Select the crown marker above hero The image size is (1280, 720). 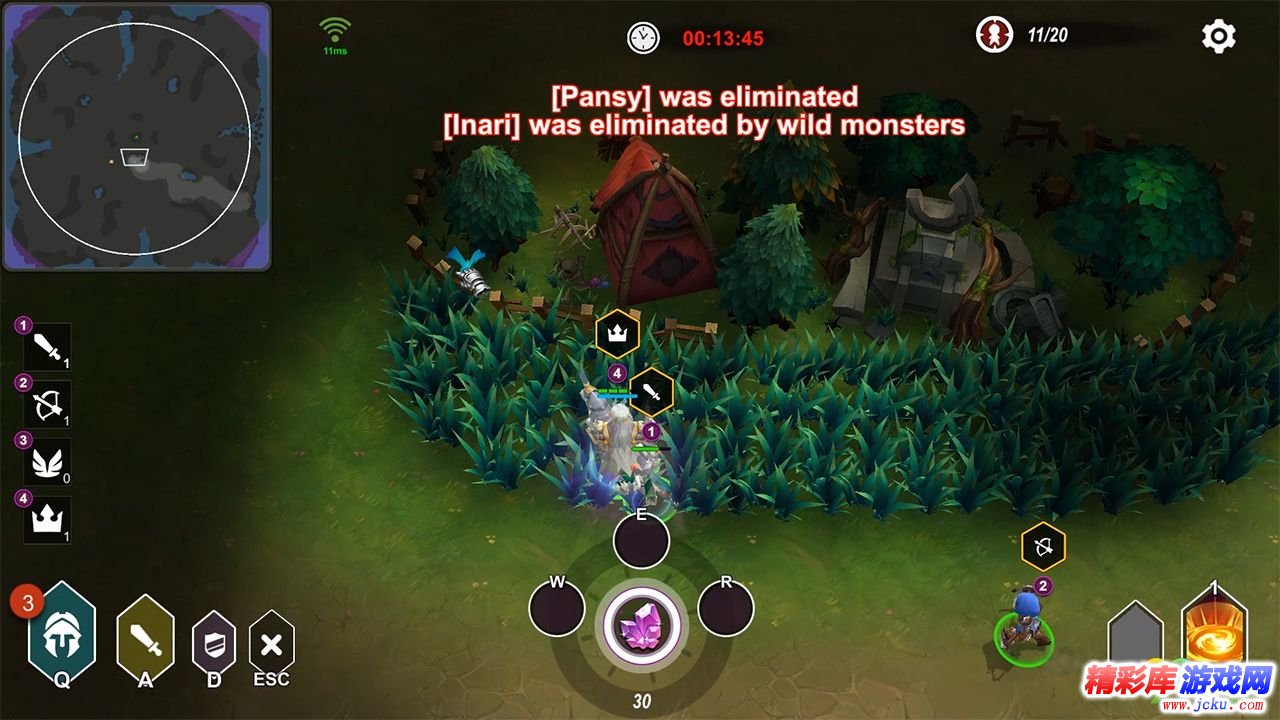pos(617,333)
